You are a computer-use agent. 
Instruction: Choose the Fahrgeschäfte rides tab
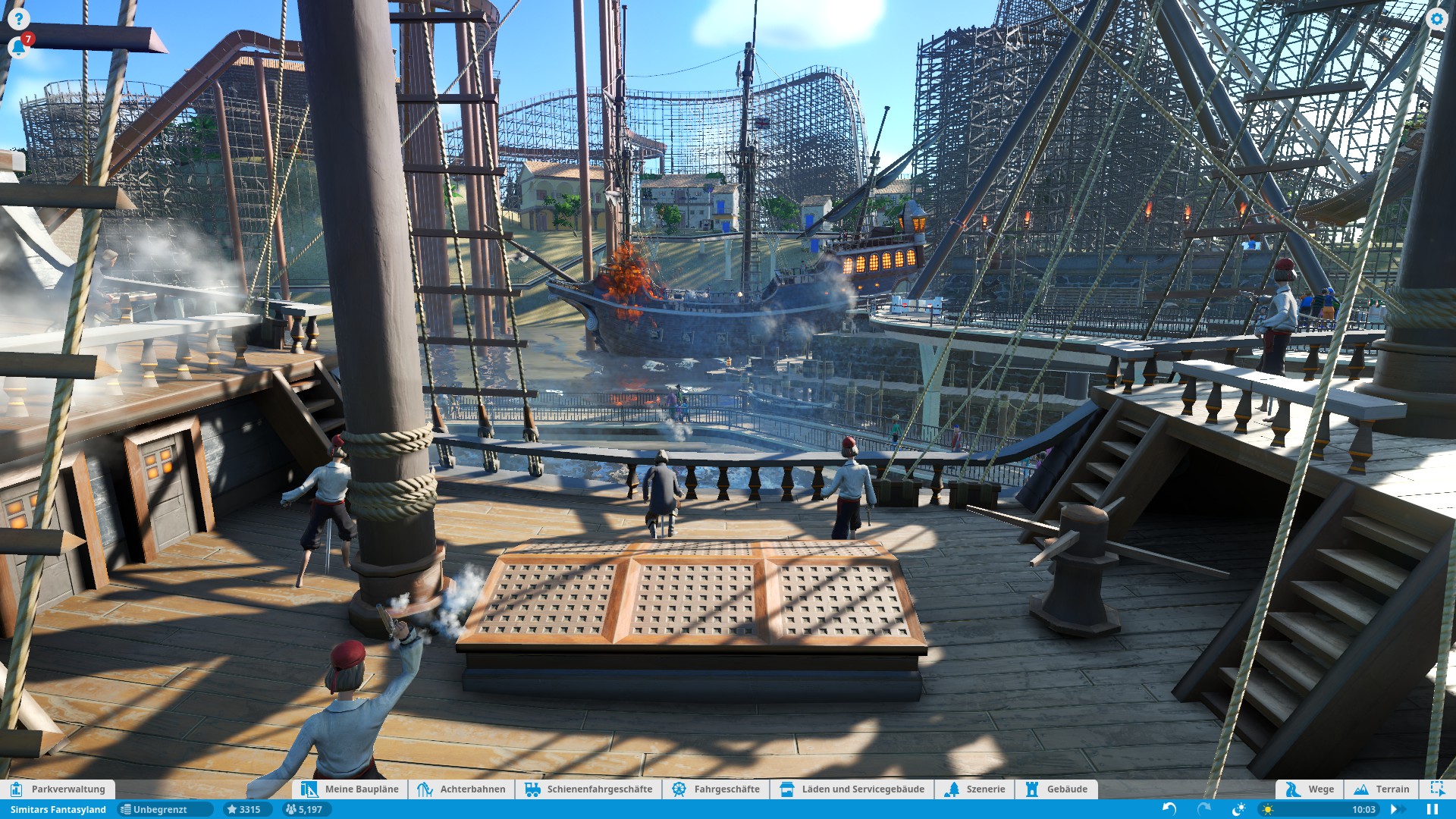coord(717,789)
